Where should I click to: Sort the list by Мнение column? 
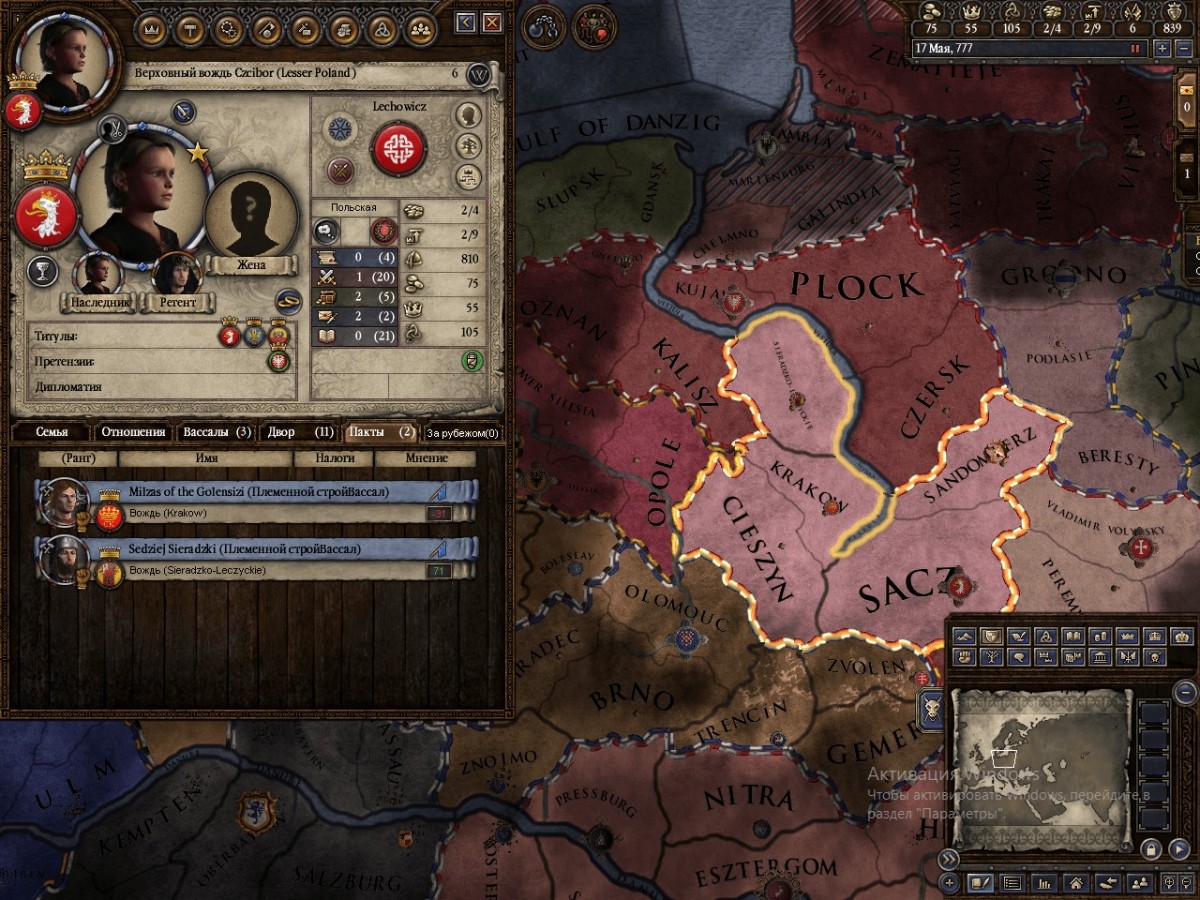(426, 458)
